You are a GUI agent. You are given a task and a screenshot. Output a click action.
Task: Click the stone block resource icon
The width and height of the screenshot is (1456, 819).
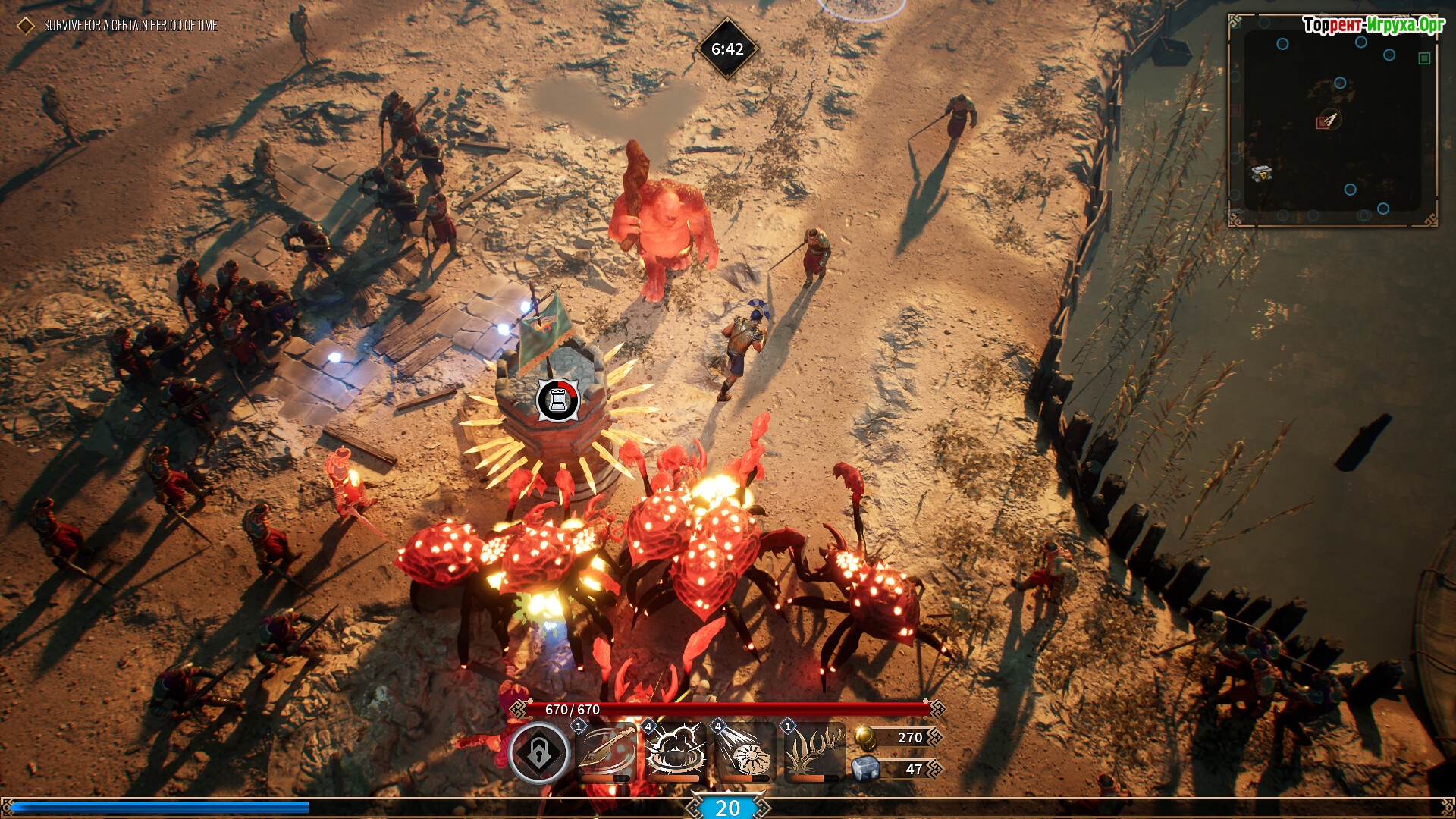tap(864, 769)
